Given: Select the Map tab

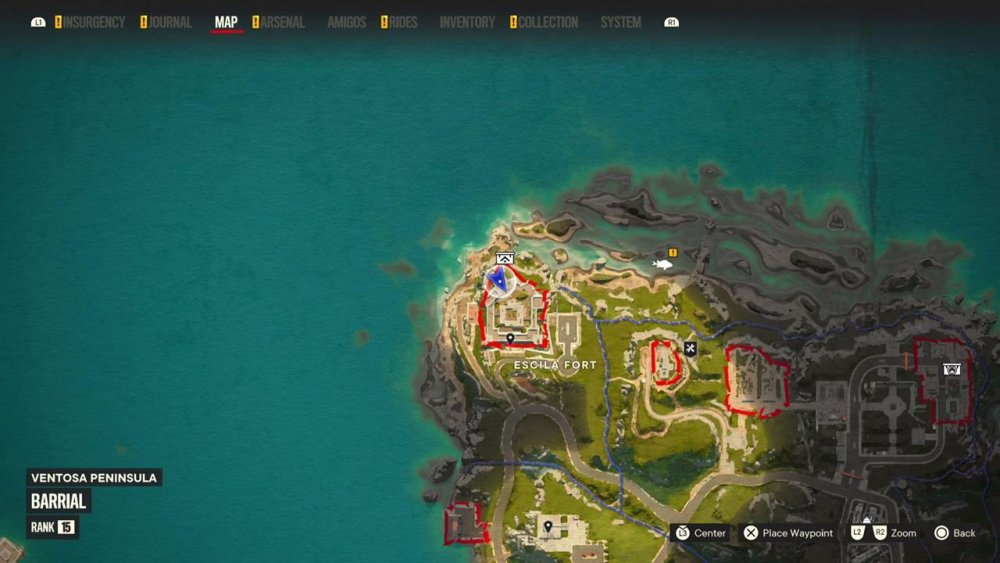Looking at the screenshot, I should 226,22.
